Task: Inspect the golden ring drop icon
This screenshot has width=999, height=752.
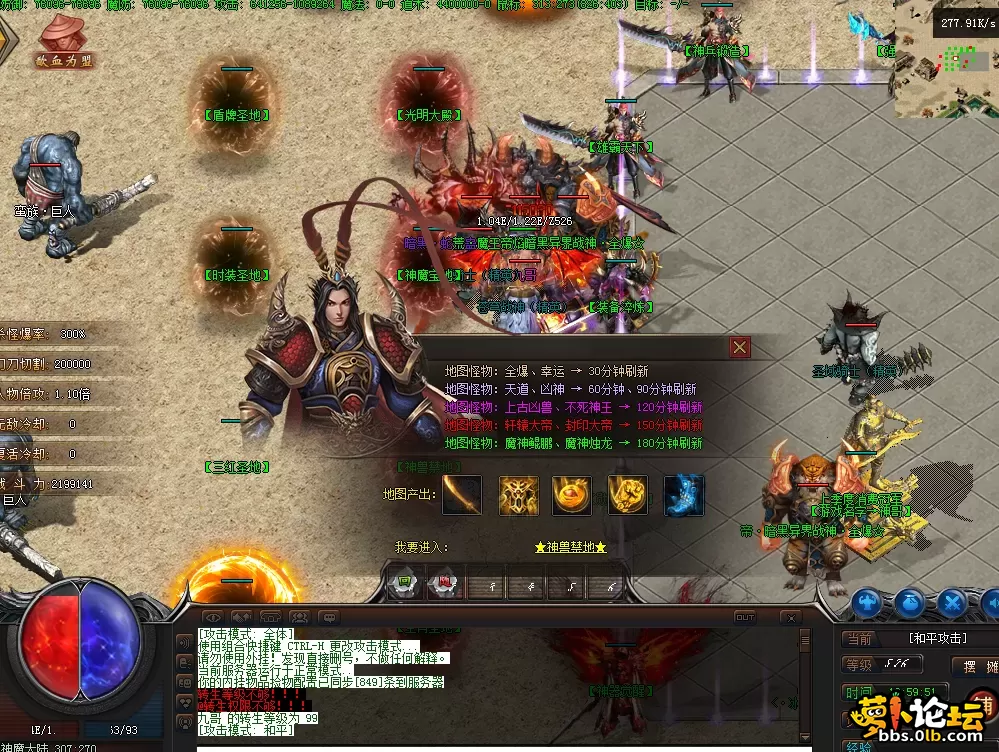Action: [572, 495]
